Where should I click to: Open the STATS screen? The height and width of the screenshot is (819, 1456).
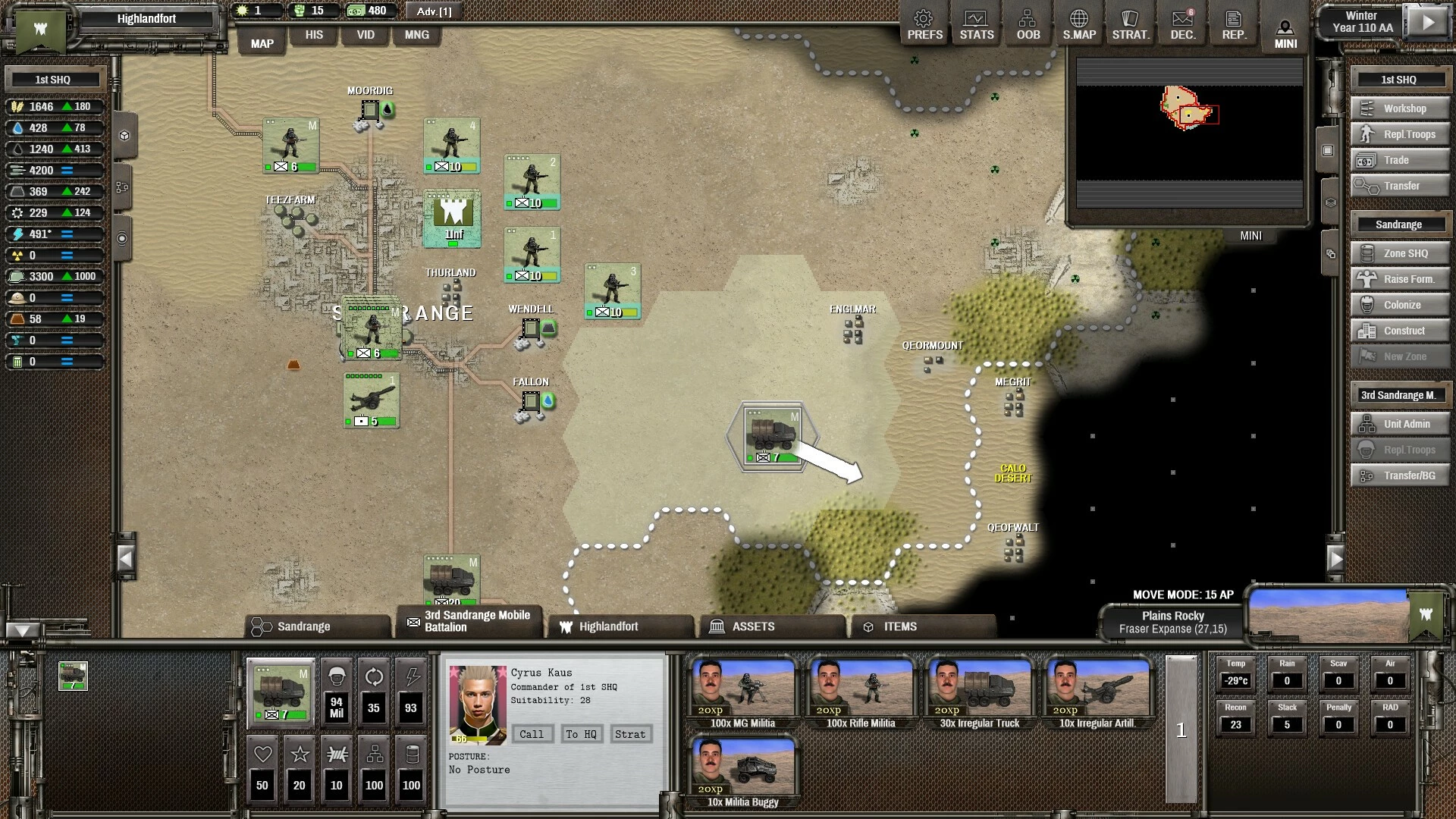(976, 25)
